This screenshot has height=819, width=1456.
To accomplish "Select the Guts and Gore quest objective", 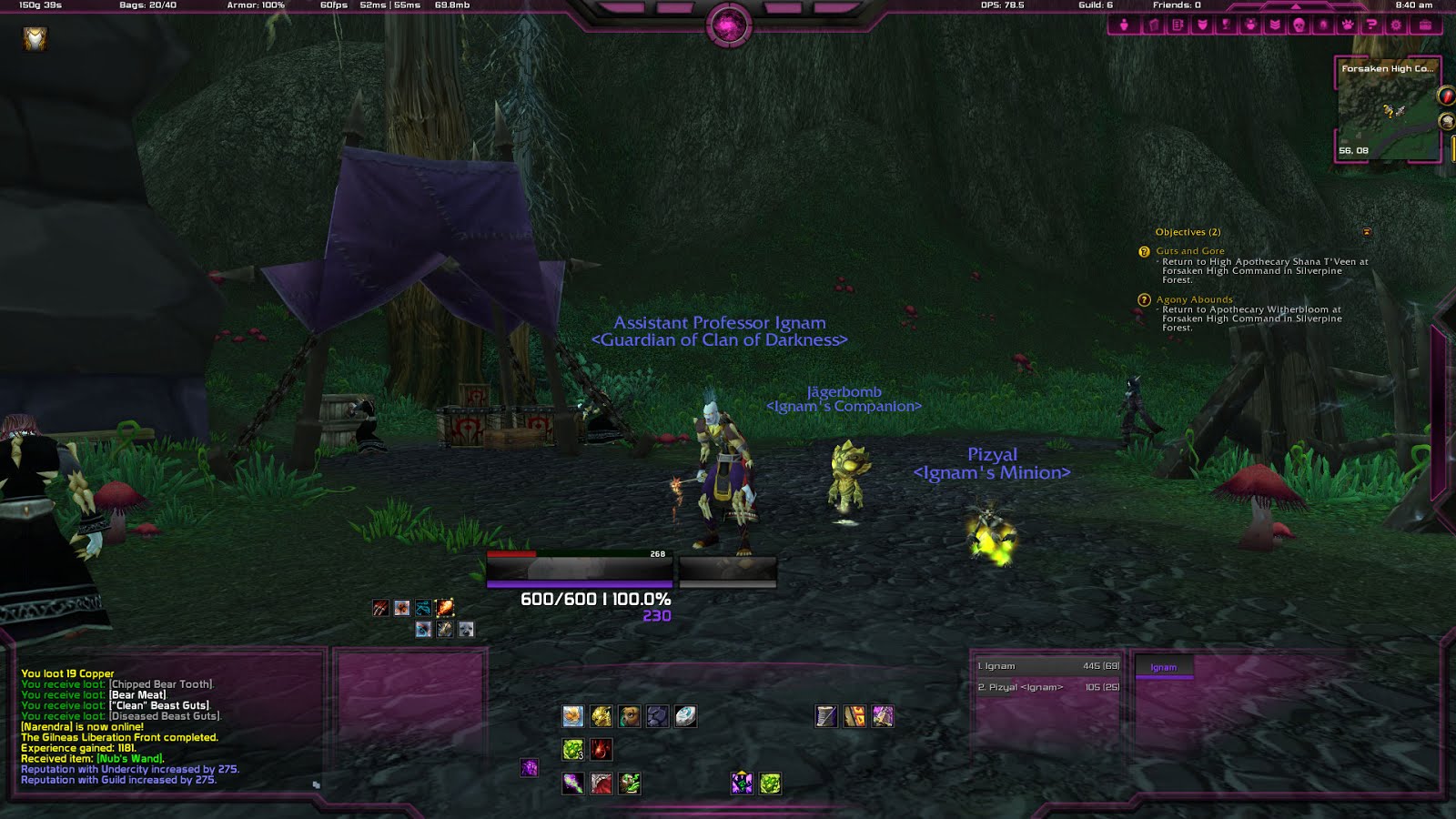I will click(x=1190, y=251).
